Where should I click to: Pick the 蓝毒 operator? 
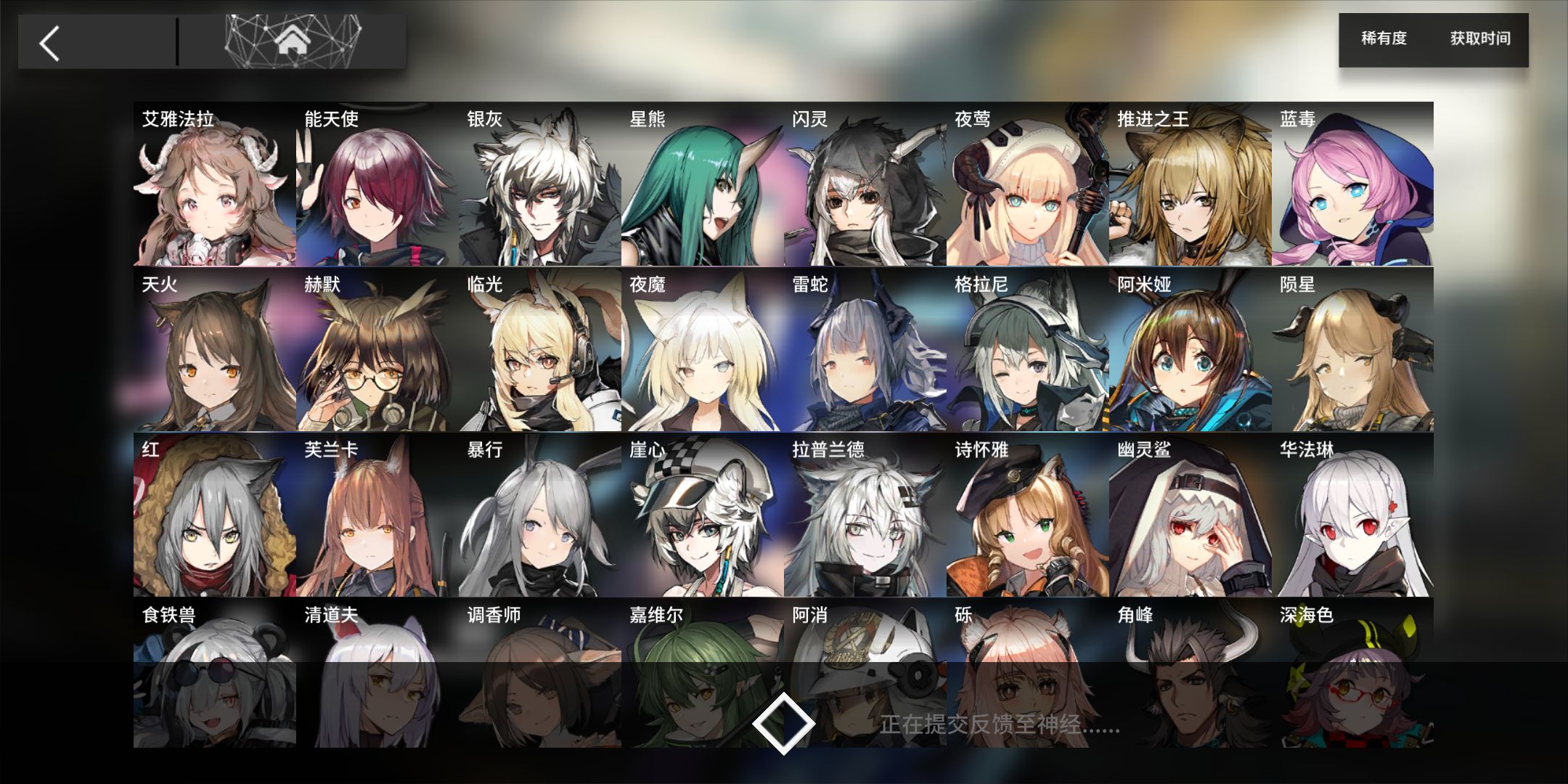(x=1352, y=185)
